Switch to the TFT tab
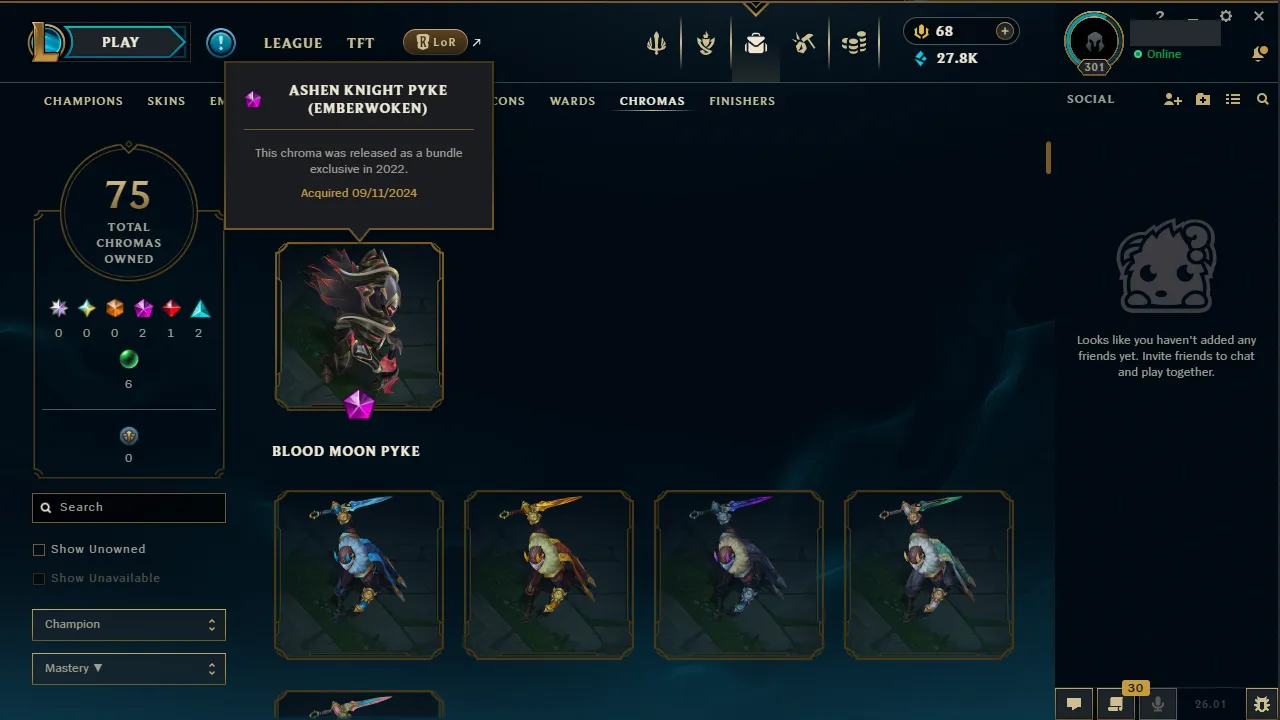1280x720 pixels. tap(360, 42)
